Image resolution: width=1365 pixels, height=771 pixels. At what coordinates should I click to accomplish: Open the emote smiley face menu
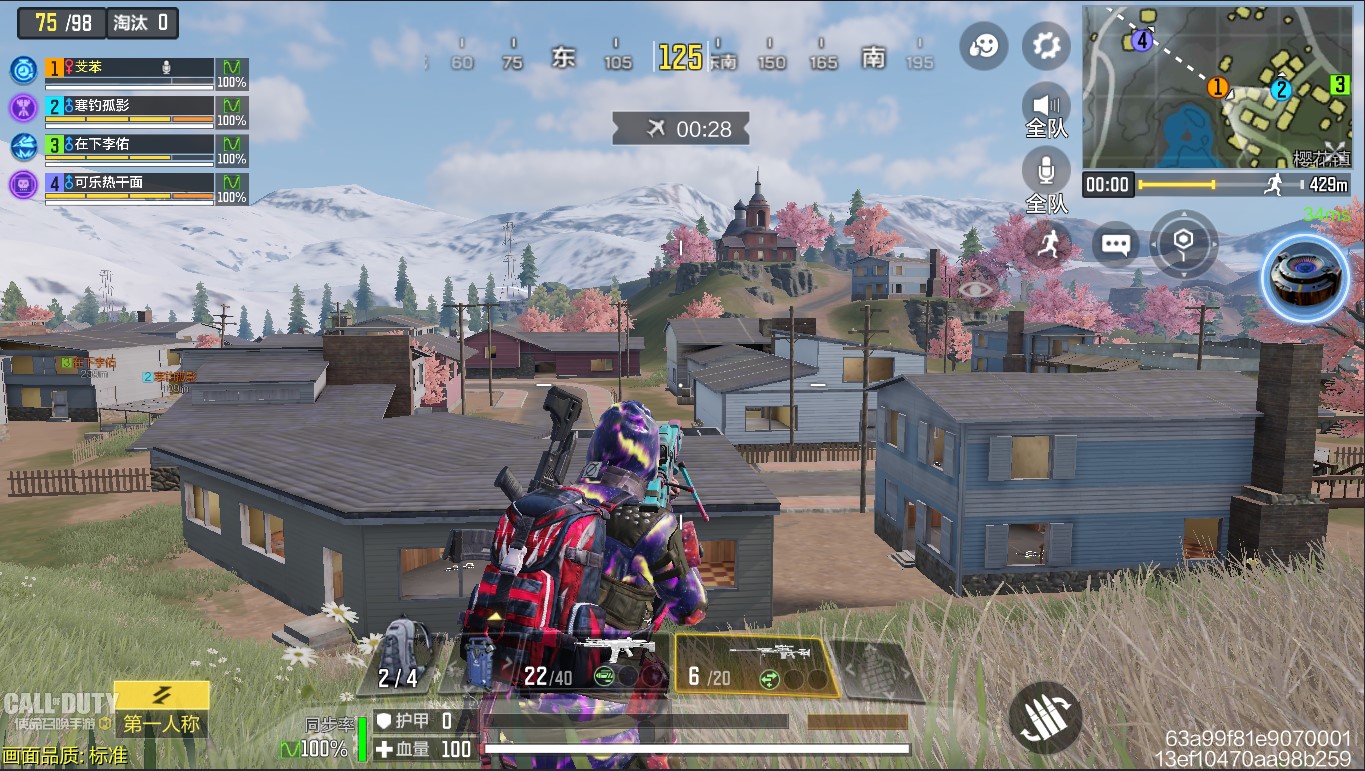(984, 46)
